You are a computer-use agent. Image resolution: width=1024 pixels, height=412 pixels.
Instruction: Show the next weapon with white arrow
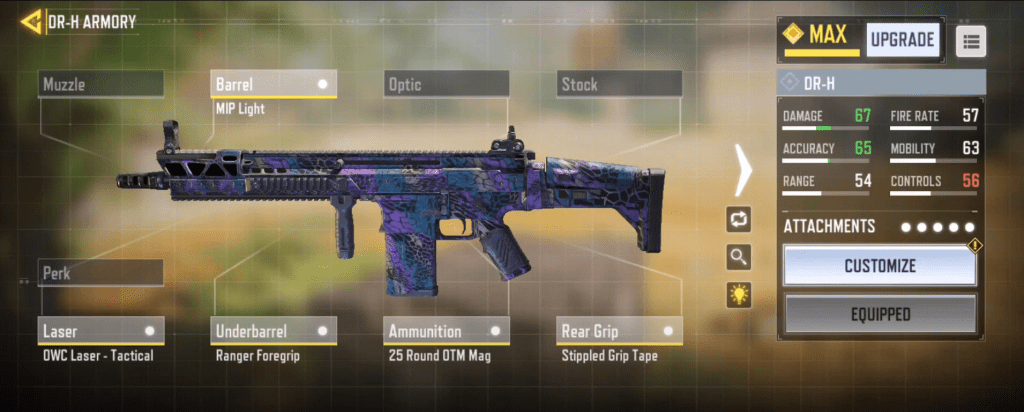pos(743,170)
